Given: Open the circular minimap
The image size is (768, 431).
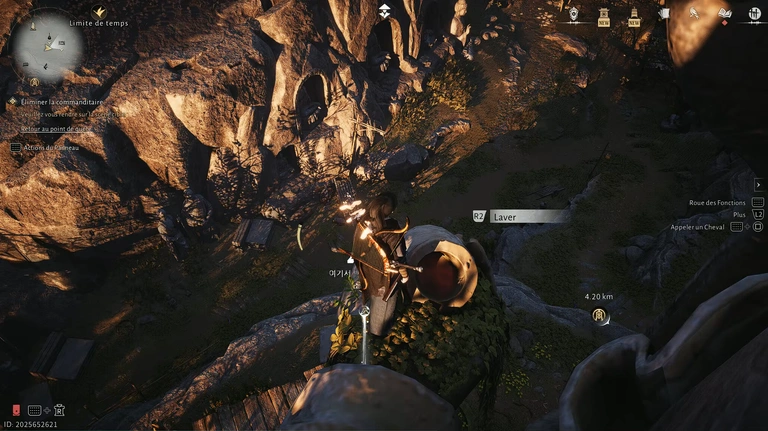Looking at the screenshot, I should click(x=47, y=46).
